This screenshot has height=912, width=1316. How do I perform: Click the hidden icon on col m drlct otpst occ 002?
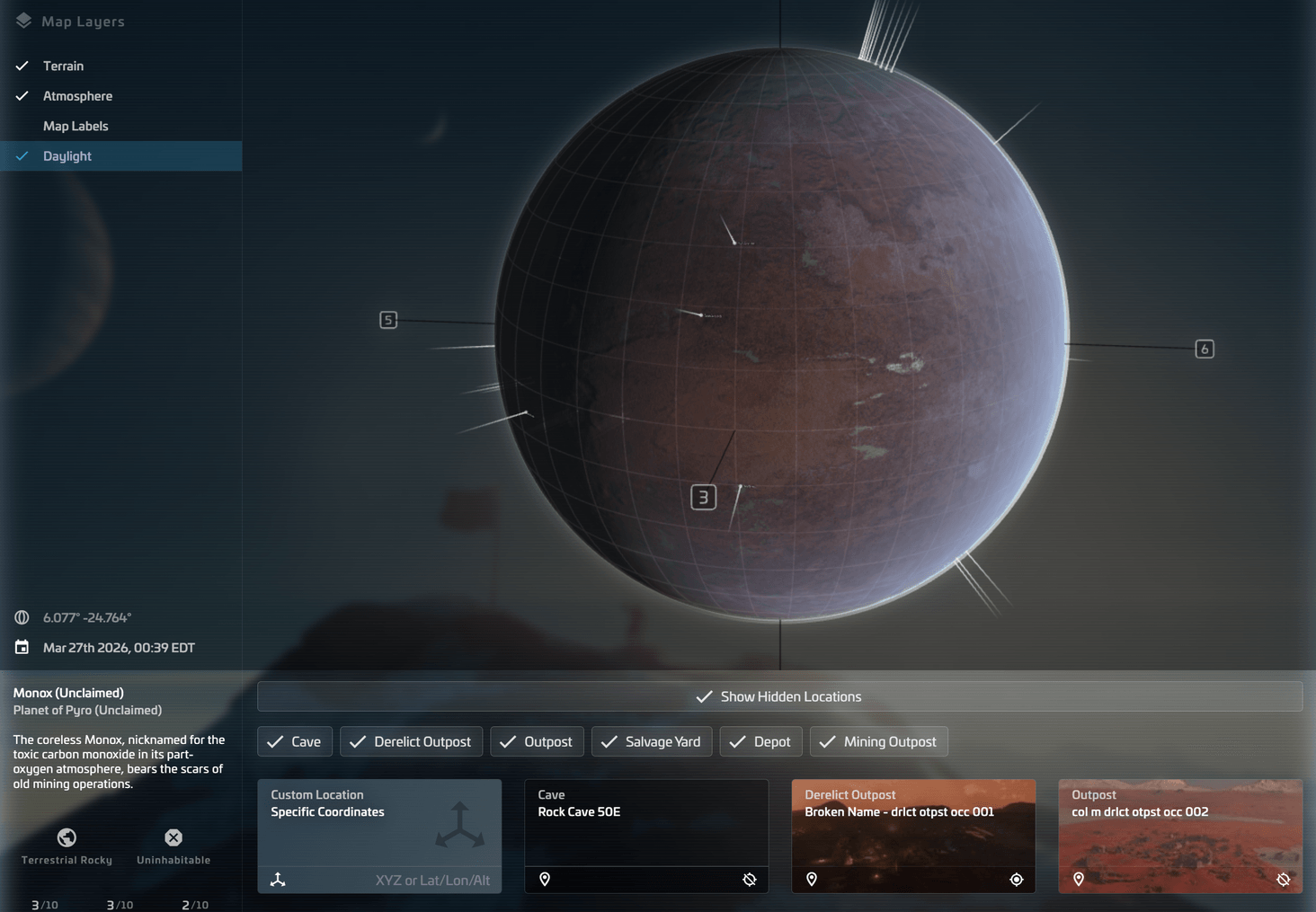pyautogui.click(x=1284, y=880)
